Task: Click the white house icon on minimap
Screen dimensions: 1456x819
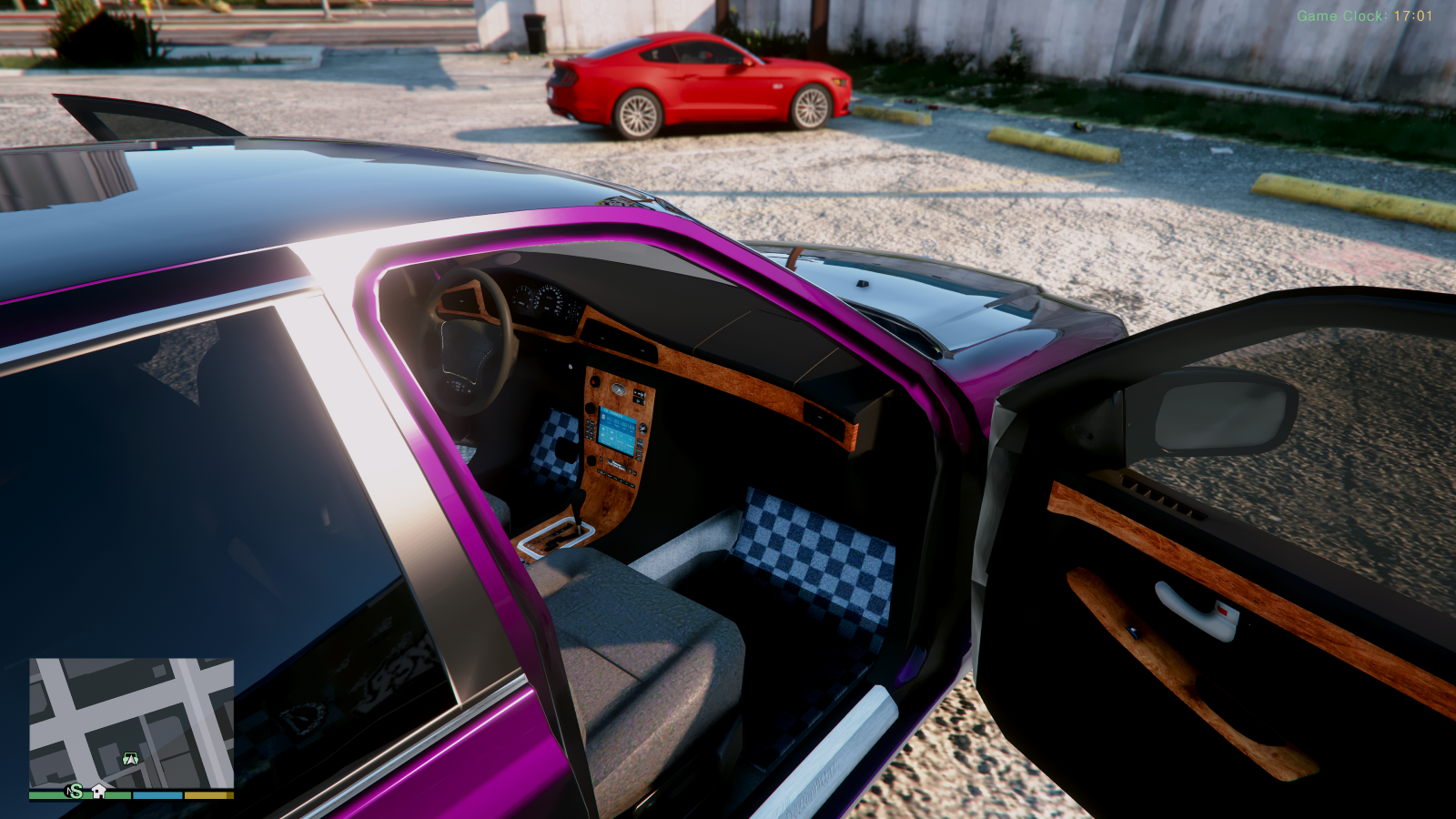Action: click(98, 793)
